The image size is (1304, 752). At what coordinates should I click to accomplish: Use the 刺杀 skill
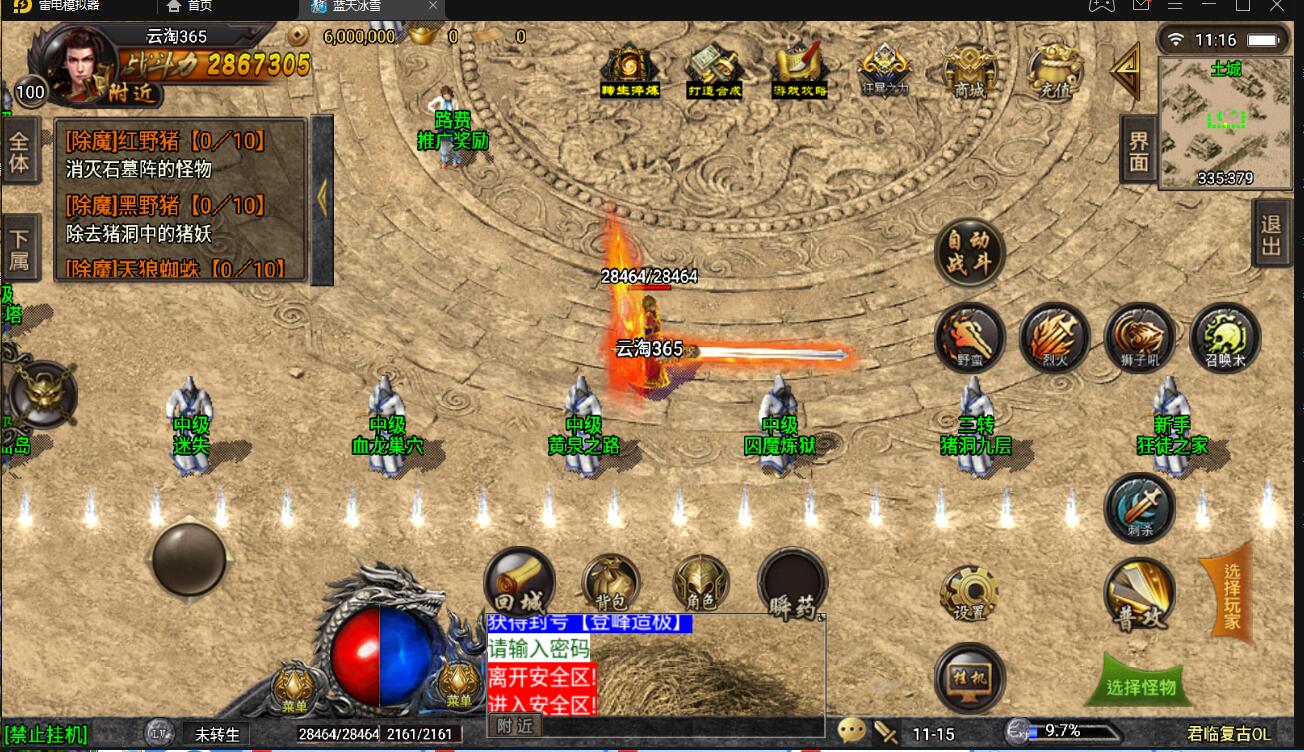(1139, 508)
